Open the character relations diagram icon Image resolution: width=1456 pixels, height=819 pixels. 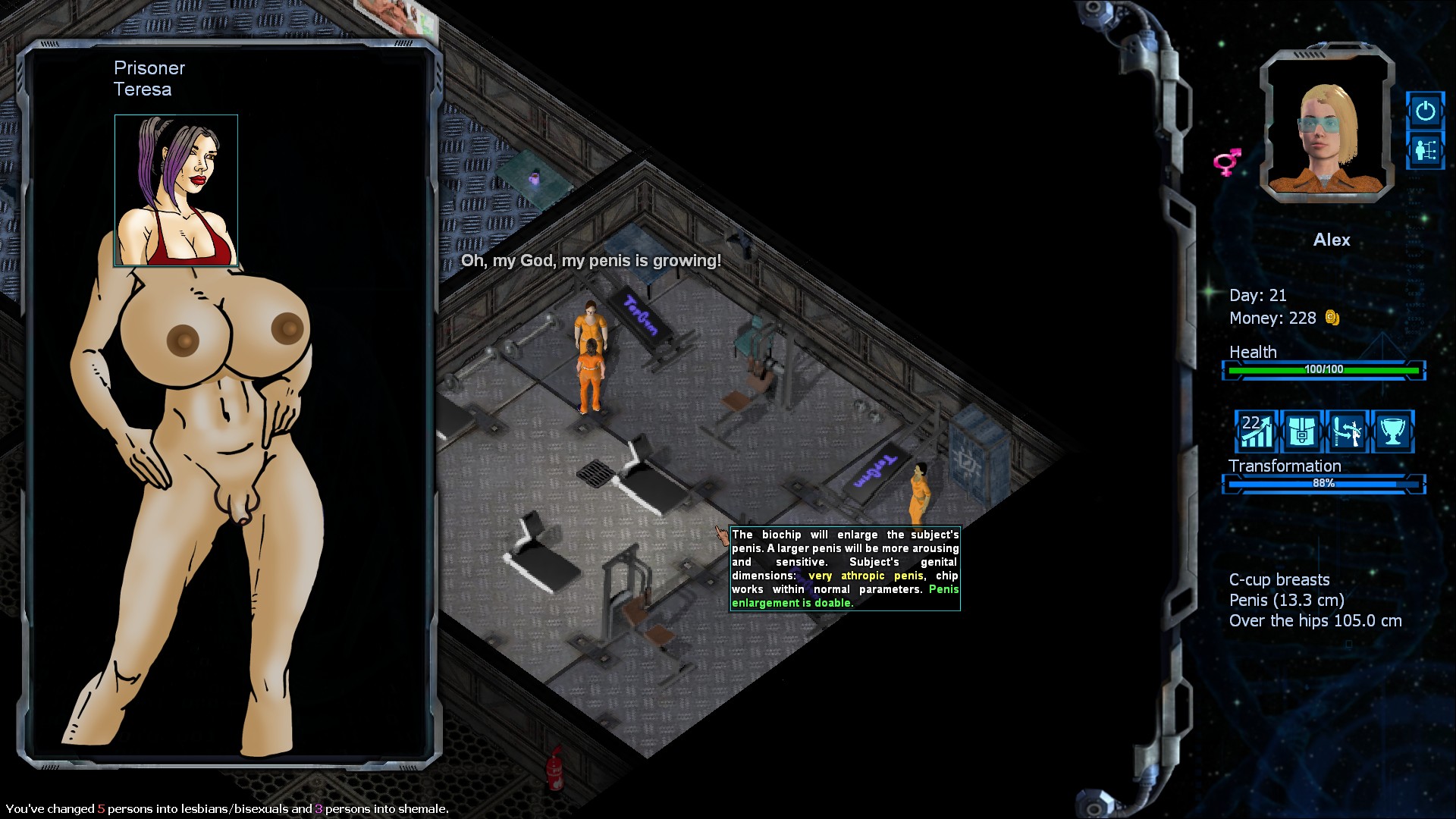pyautogui.click(x=1425, y=151)
